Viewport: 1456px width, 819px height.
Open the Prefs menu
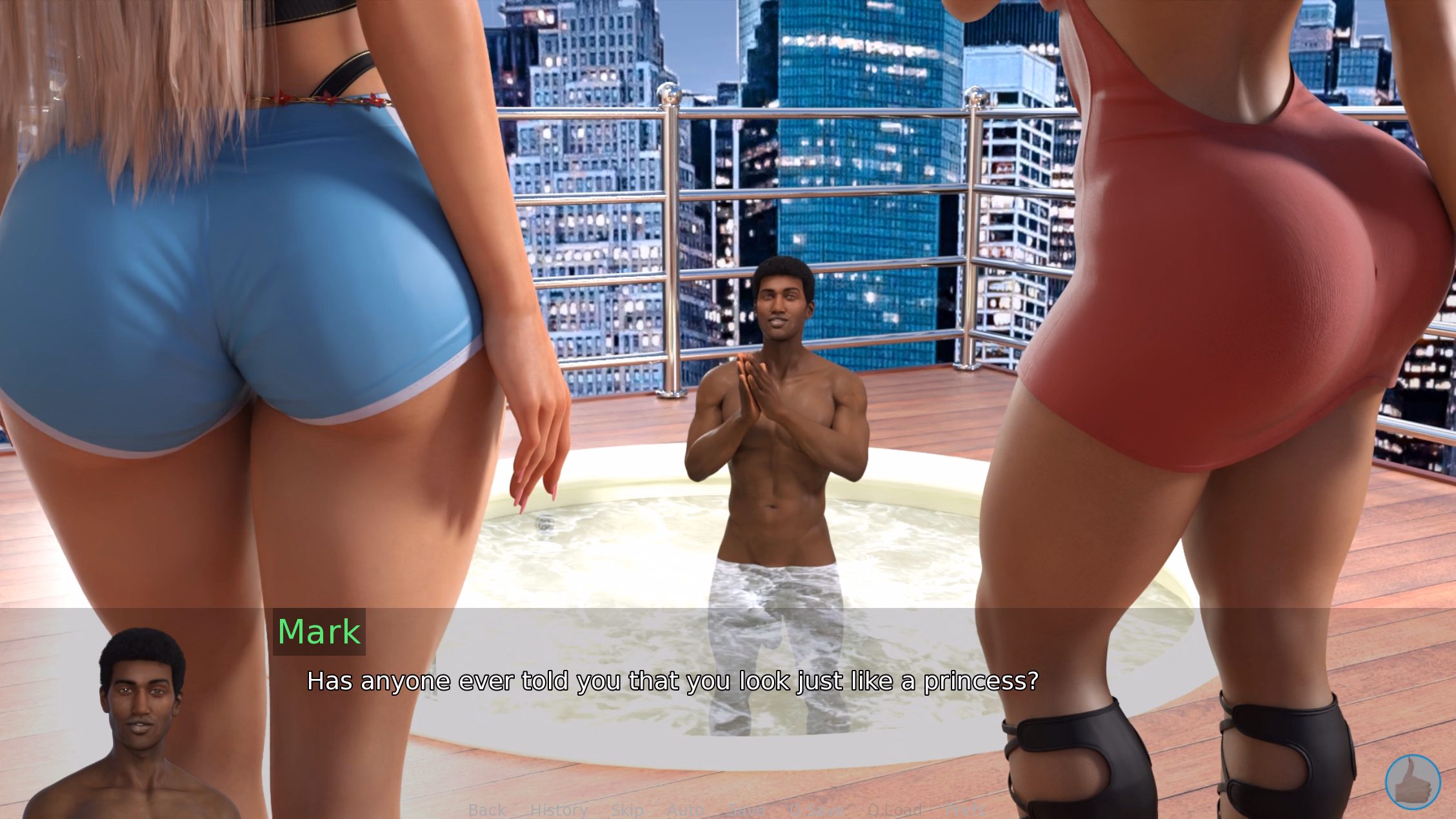[965, 810]
